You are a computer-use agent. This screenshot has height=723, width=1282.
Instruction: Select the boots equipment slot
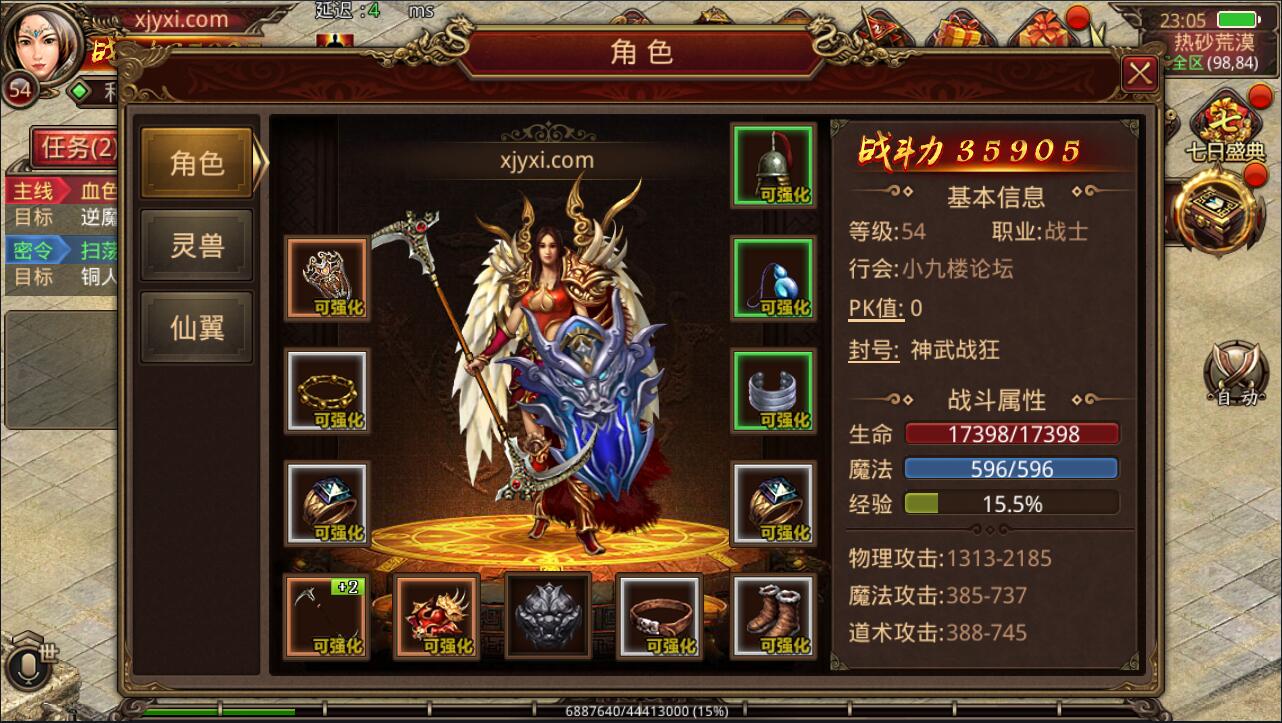[773, 615]
